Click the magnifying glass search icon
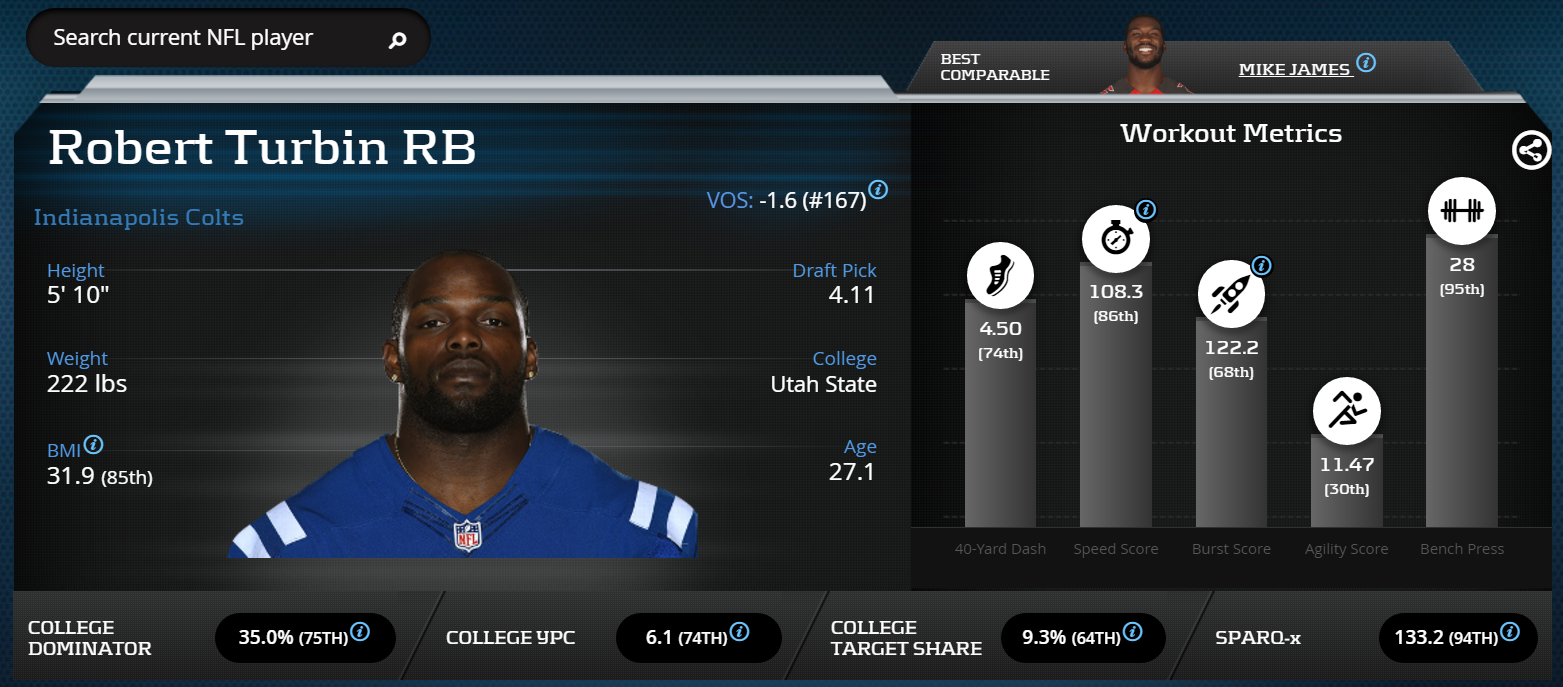Viewport: 1563px width, 687px height. (x=397, y=40)
